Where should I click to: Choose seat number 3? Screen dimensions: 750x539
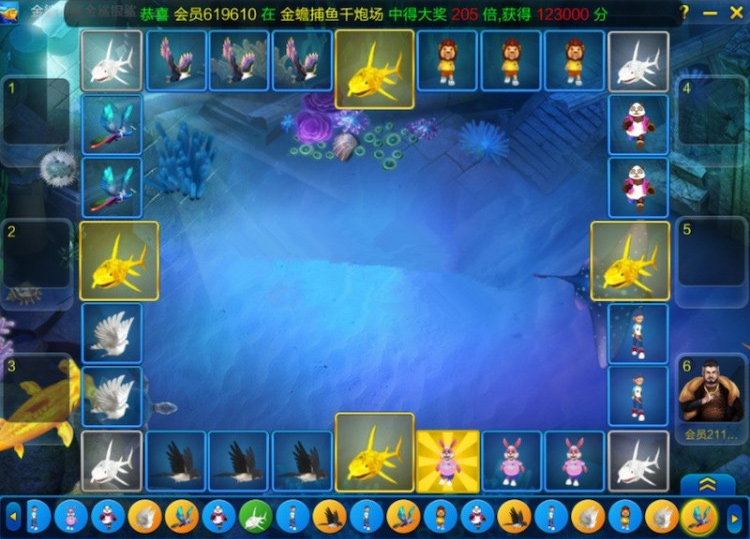pyautogui.click(x=36, y=395)
